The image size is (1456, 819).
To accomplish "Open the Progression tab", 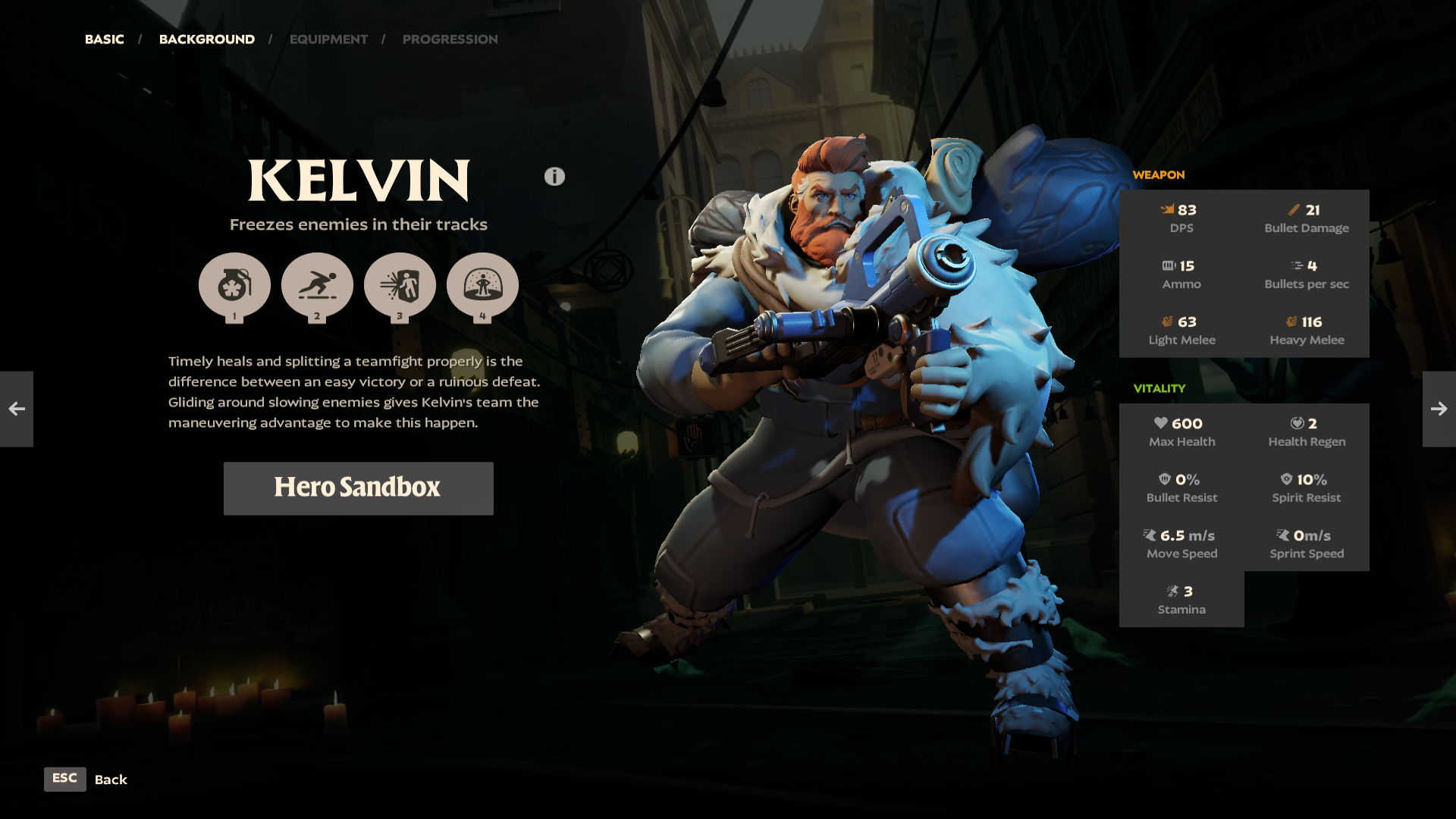I will (450, 39).
